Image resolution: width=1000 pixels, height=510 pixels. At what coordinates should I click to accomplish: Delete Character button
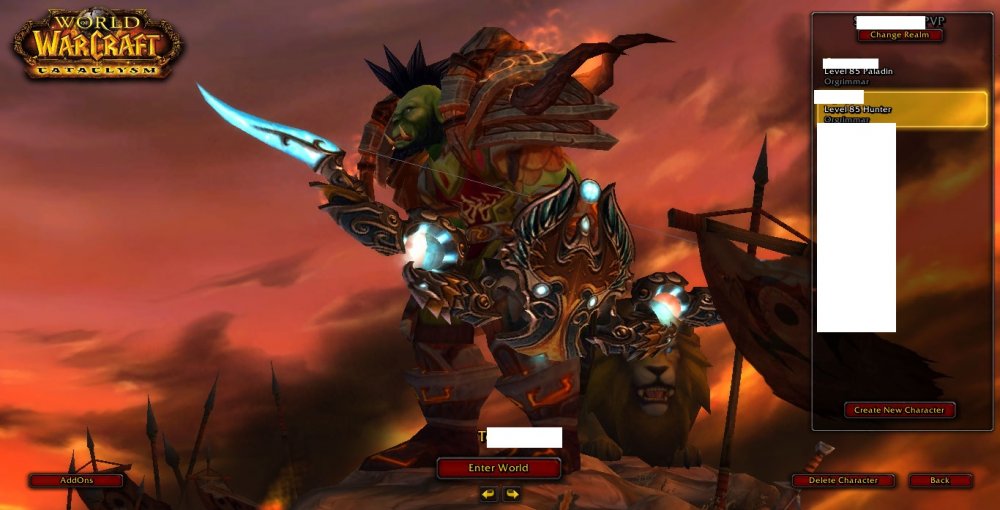click(843, 481)
